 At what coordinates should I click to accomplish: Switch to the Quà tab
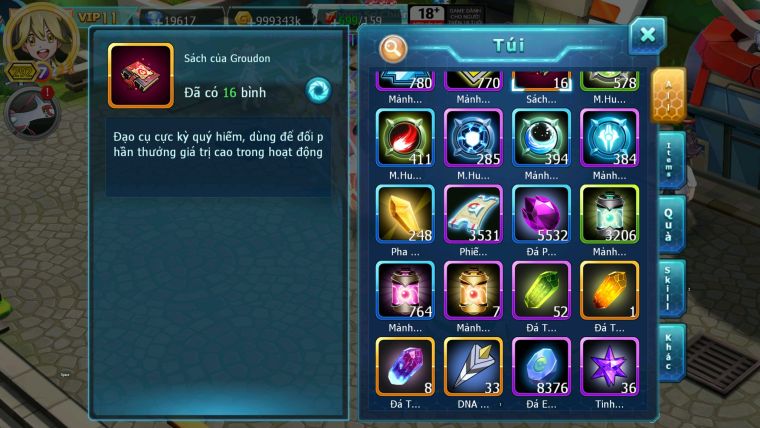point(671,222)
